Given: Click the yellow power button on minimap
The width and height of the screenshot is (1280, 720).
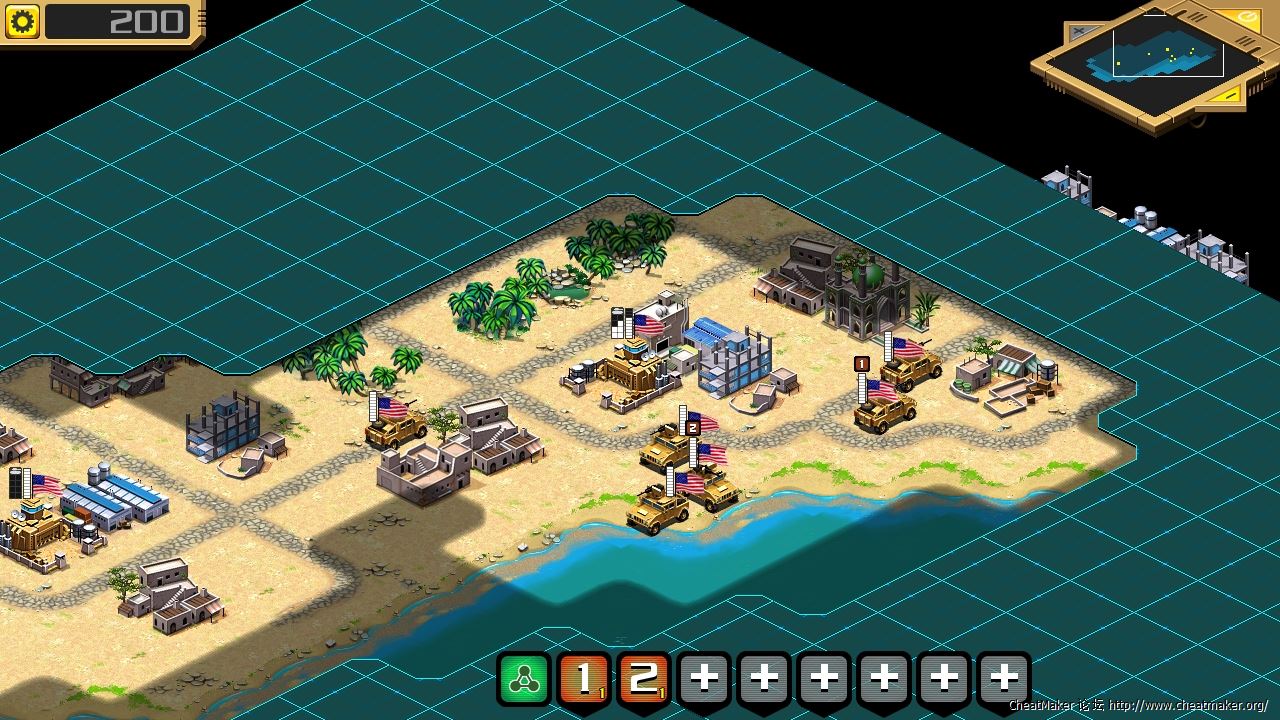Looking at the screenshot, I should click(x=1248, y=18).
